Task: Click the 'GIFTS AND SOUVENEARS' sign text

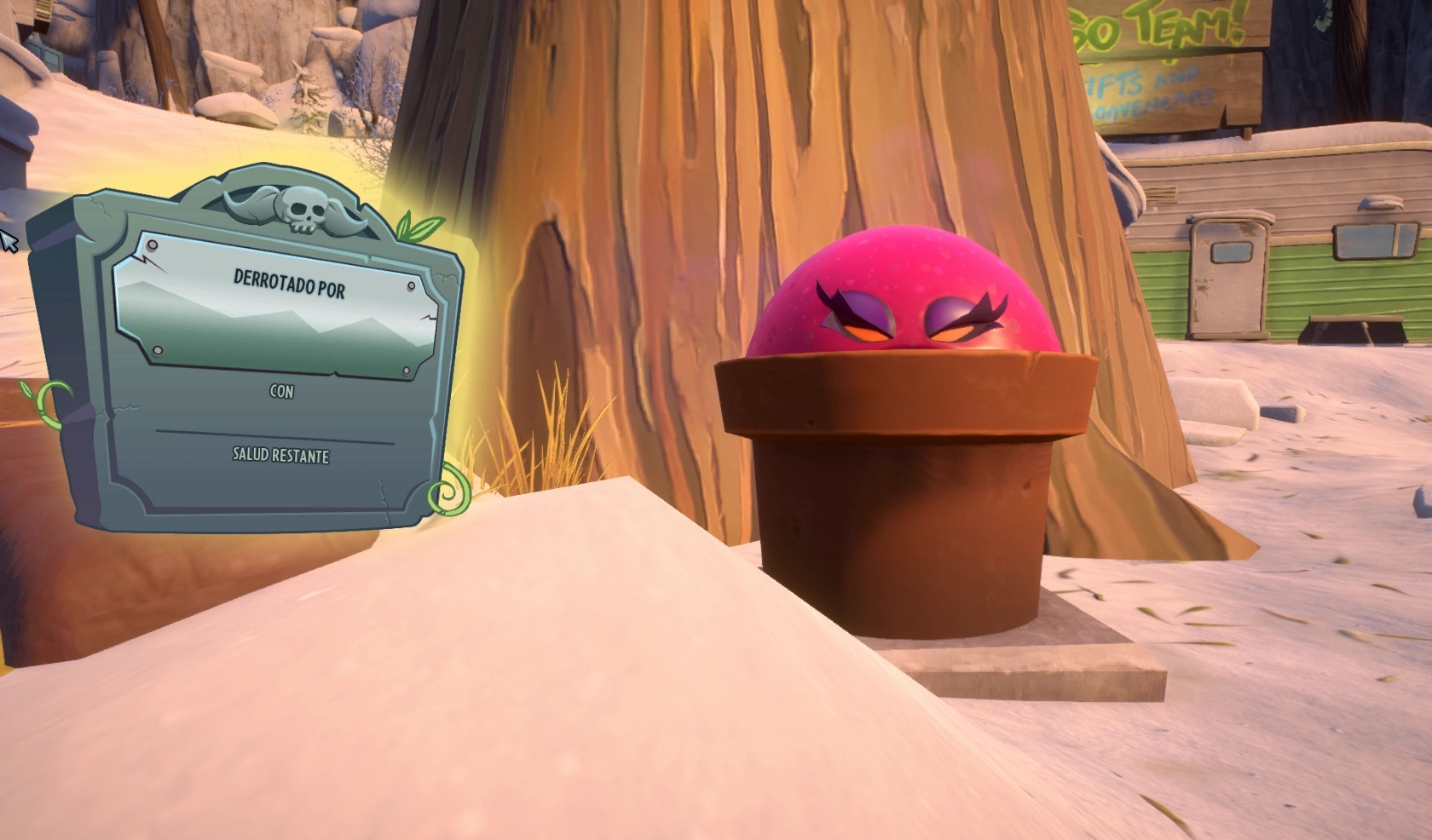Action: 1142,94
